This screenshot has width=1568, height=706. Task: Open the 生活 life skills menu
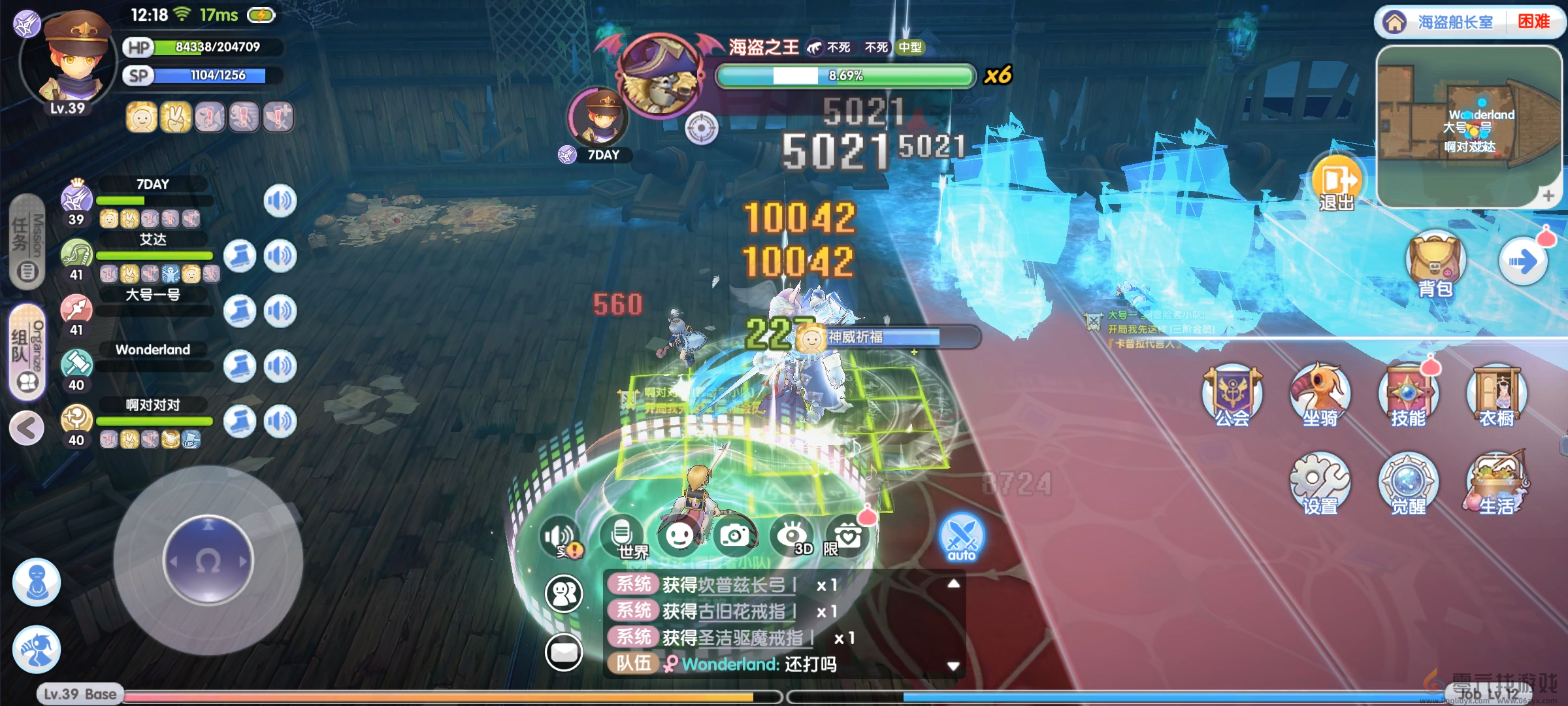(x=1496, y=484)
